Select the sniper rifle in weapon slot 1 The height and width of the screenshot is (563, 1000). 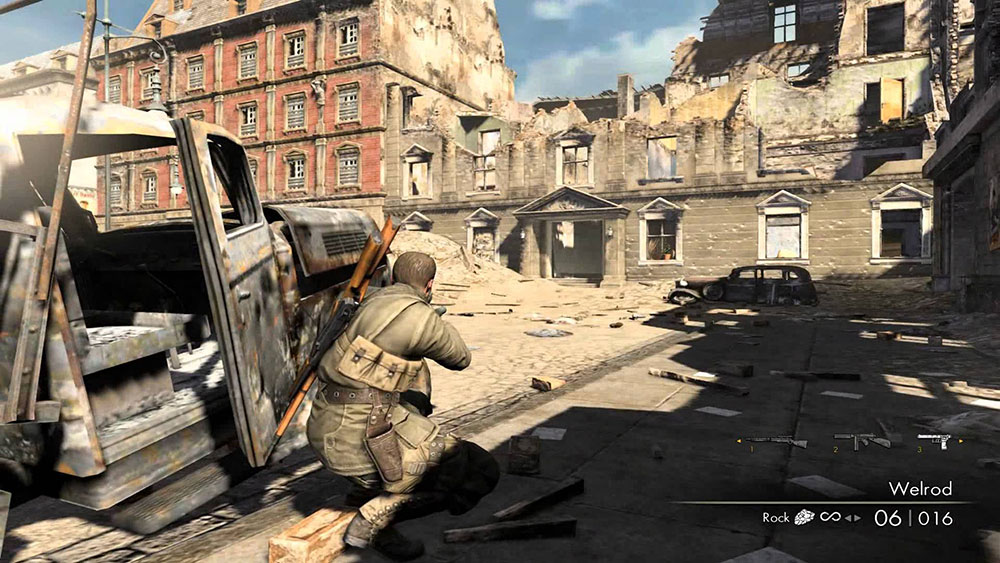[x=777, y=440]
